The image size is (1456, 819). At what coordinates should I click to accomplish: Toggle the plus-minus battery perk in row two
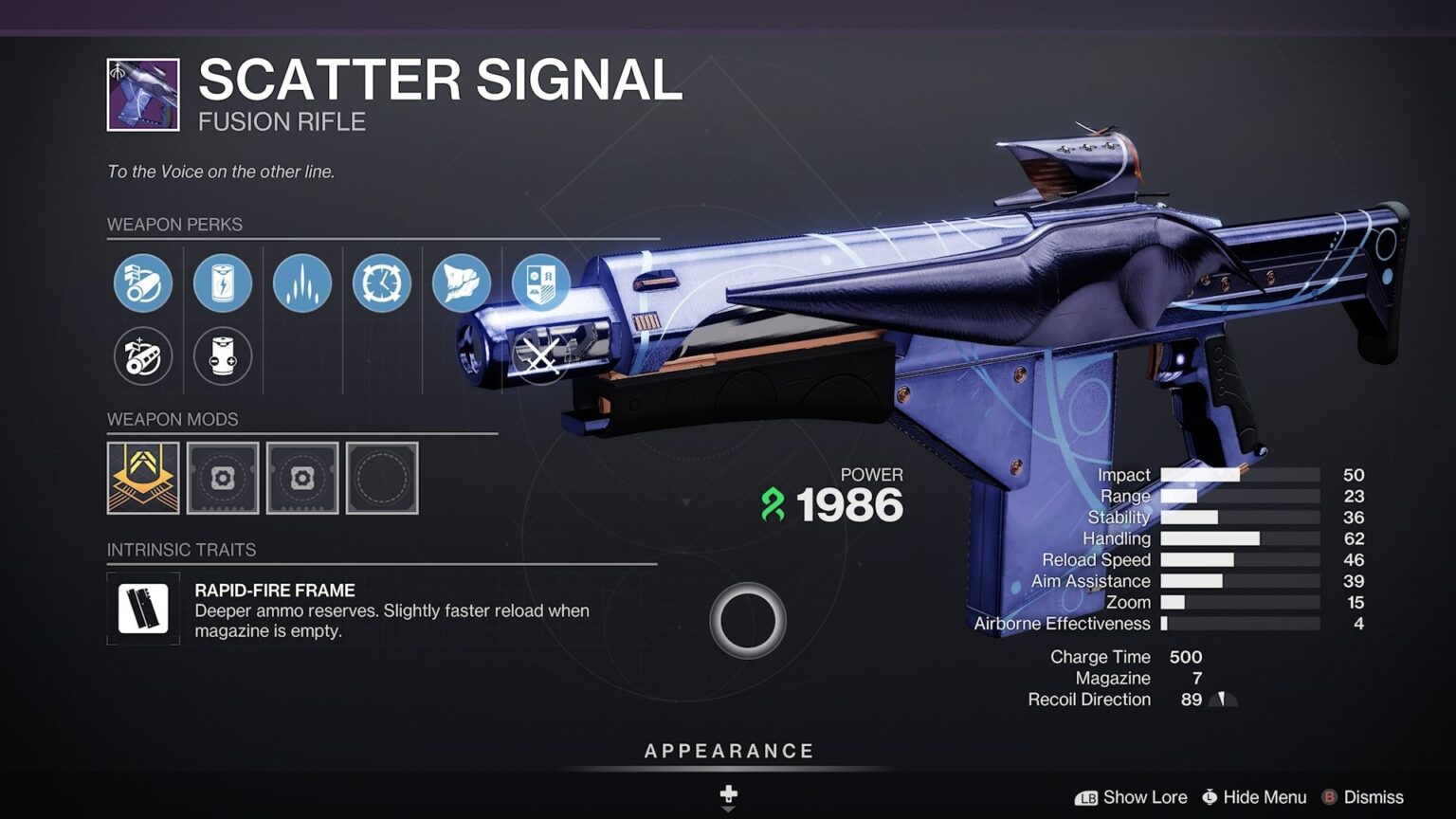pyautogui.click(x=222, y=356)
